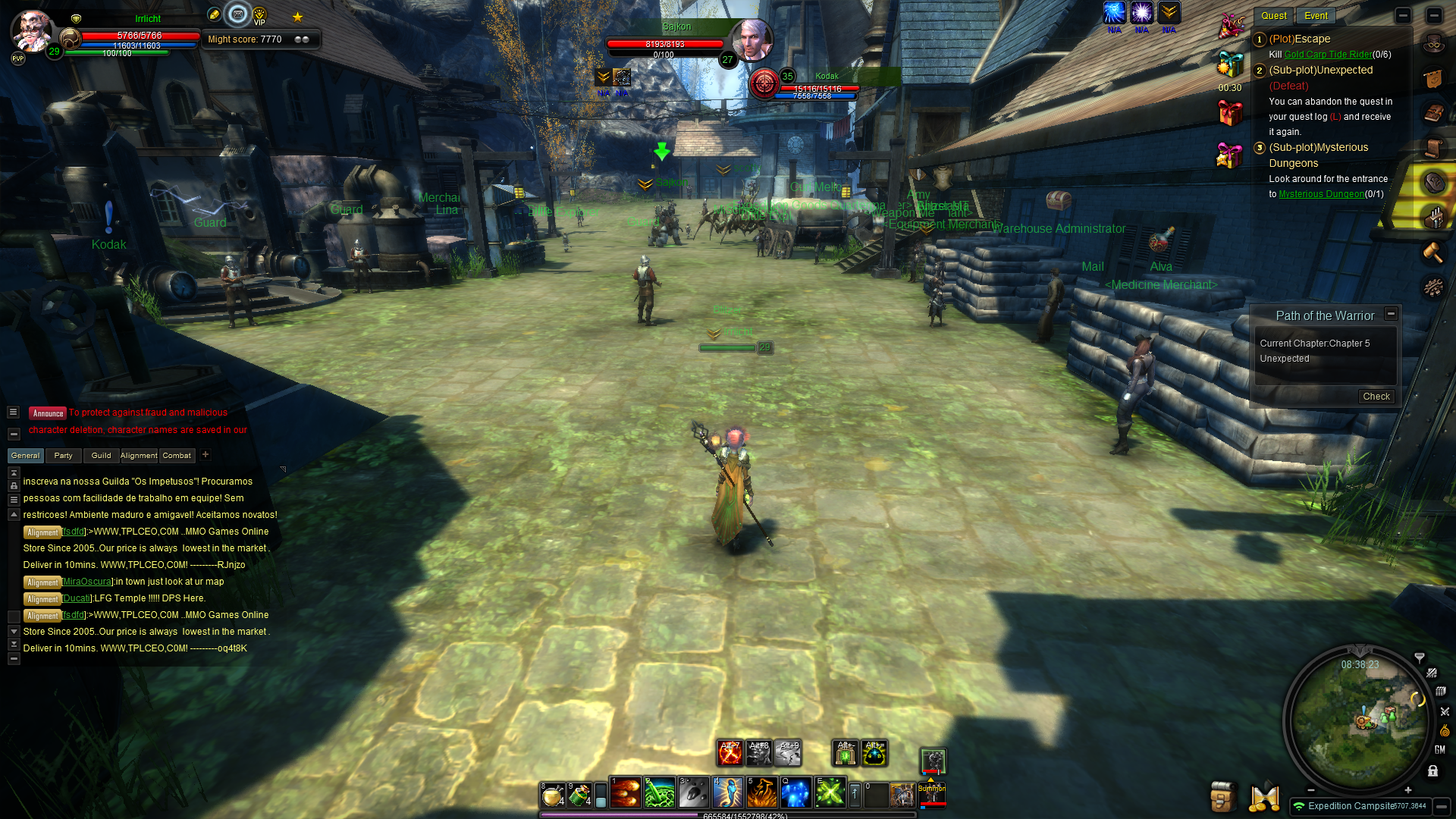Open the Combat chat tab

pyautogui.click(x=177, y=456)
